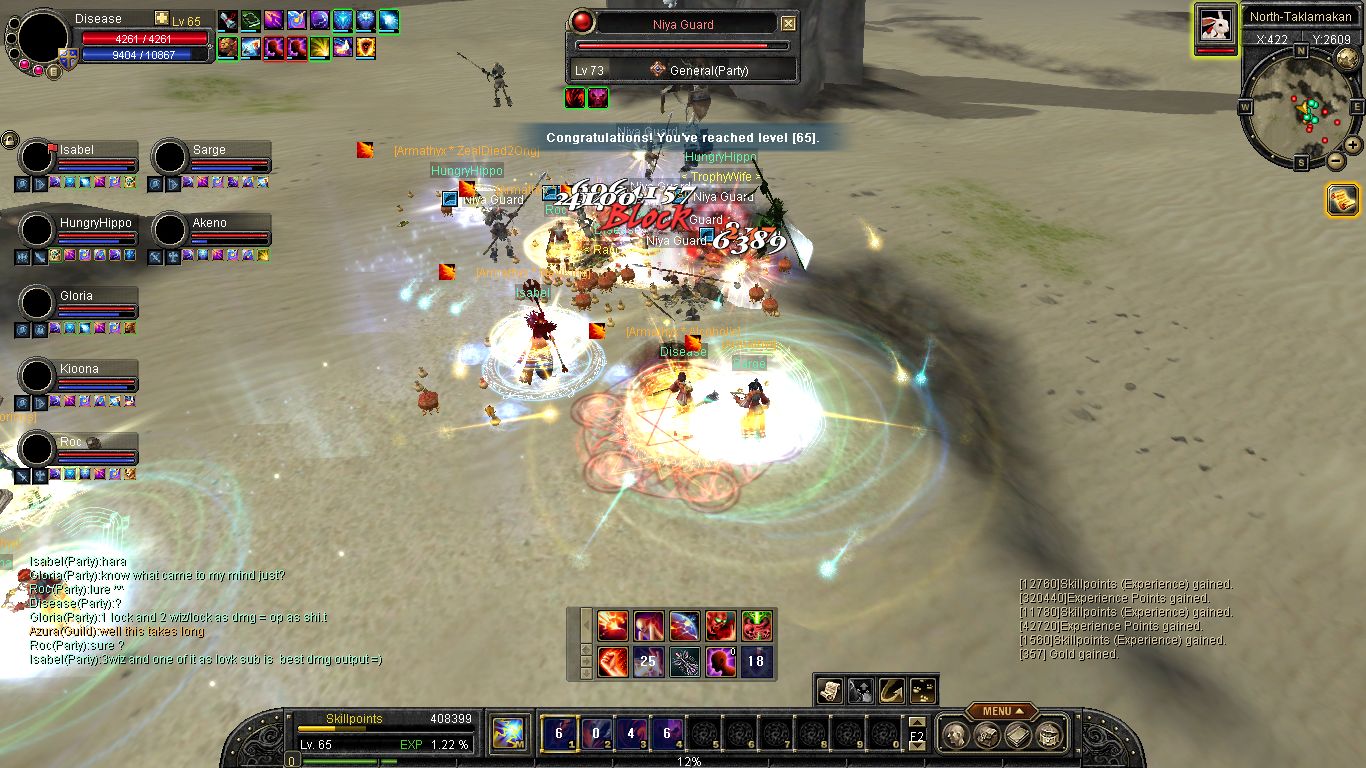
Task: Activate the red demon face skill
Action: click(x=720, y=626)
